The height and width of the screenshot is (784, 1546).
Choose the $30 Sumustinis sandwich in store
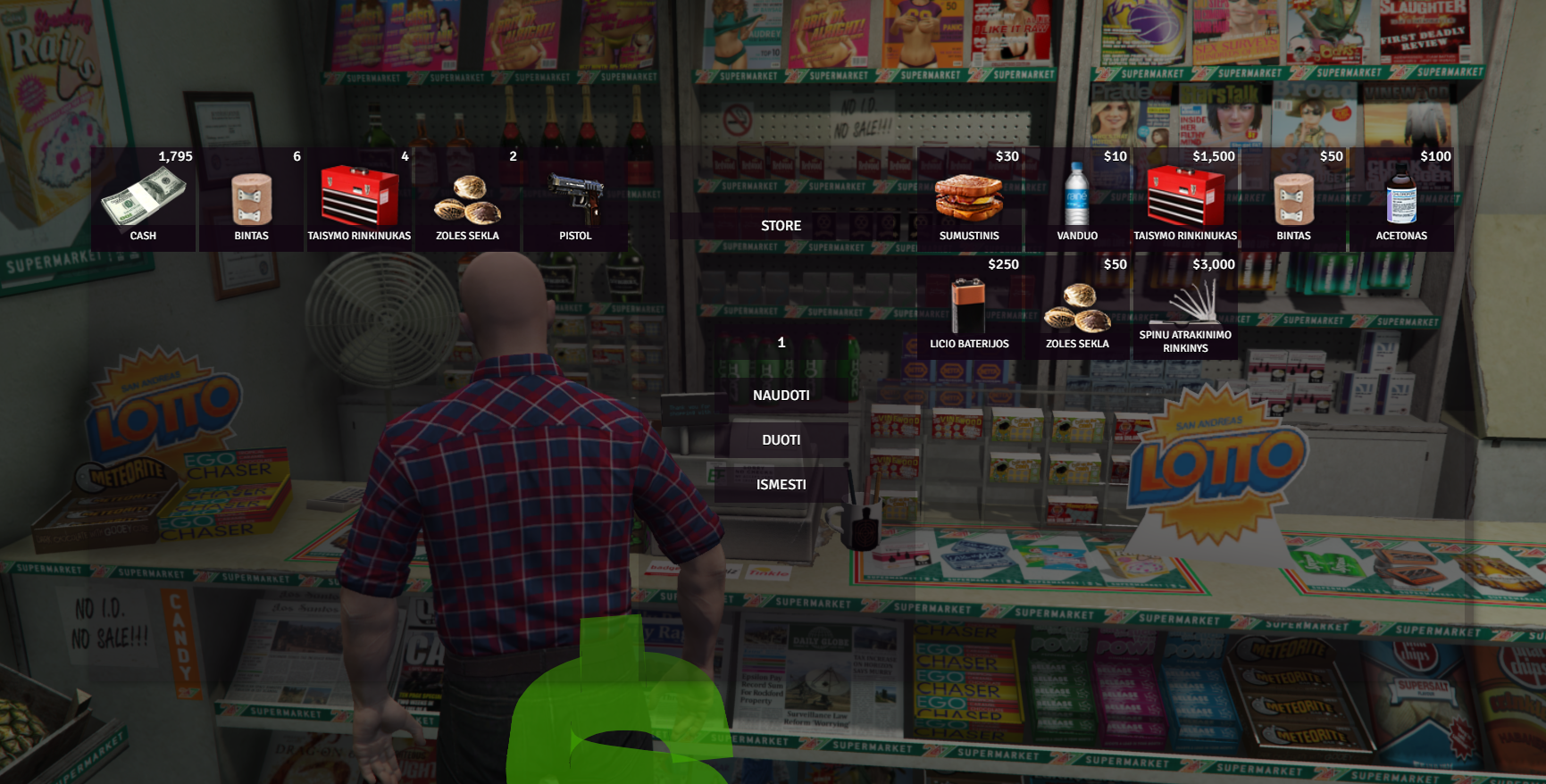[969, 199]
